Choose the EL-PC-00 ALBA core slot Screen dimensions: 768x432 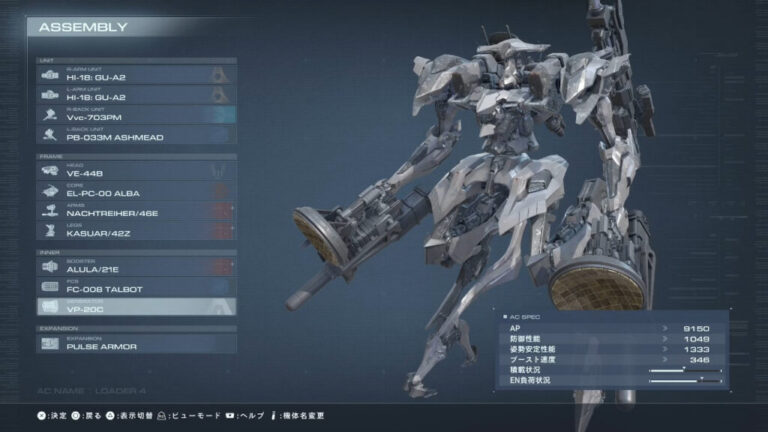[137, 190]
